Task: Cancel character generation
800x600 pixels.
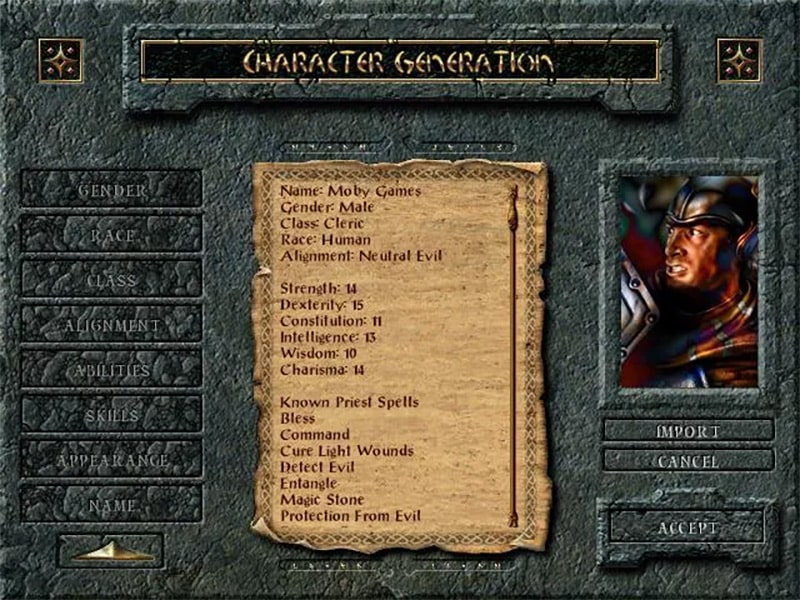Action: [x=688, y=461]
